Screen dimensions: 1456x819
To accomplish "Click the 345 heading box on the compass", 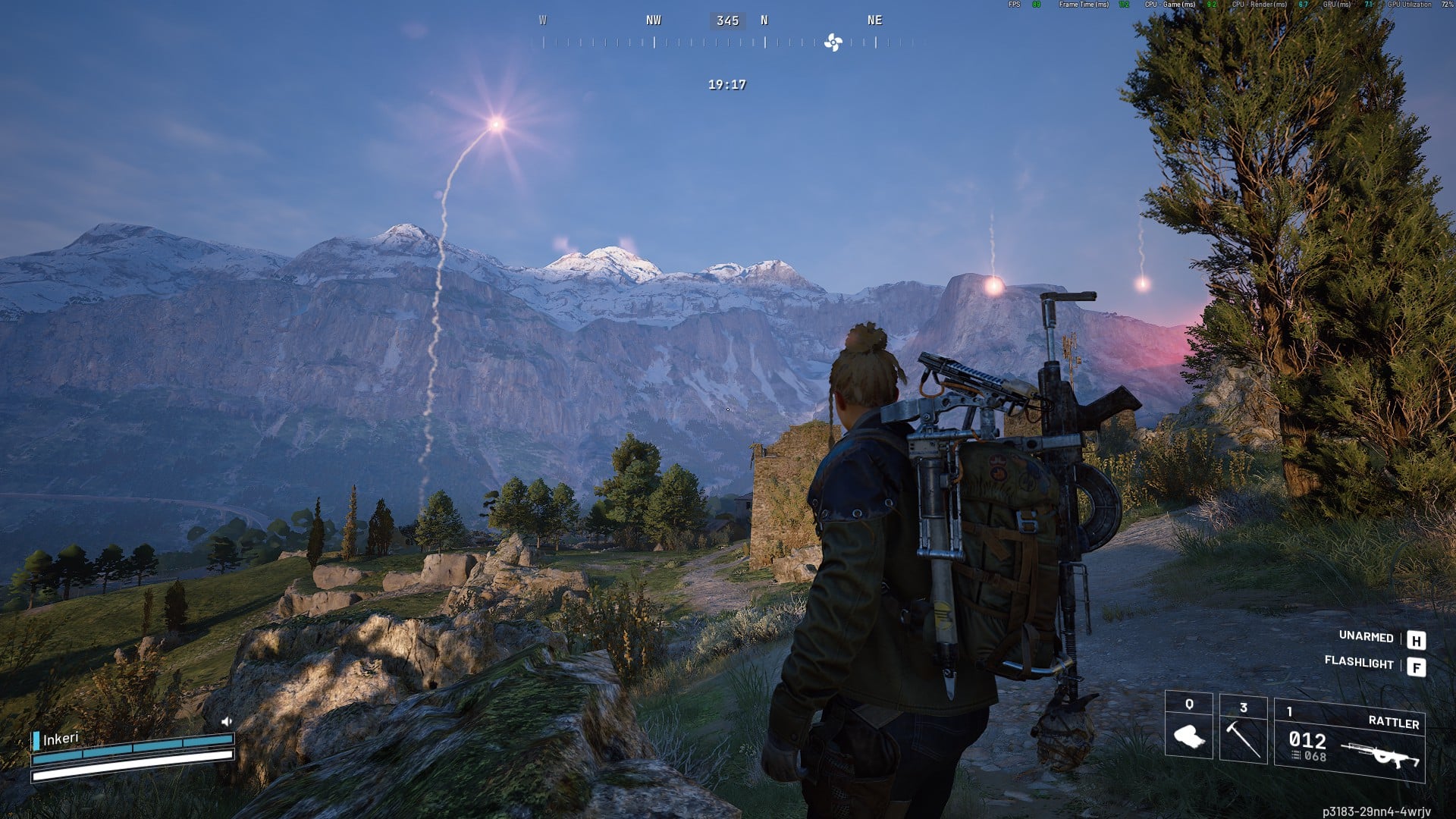I will pos(727,20).
